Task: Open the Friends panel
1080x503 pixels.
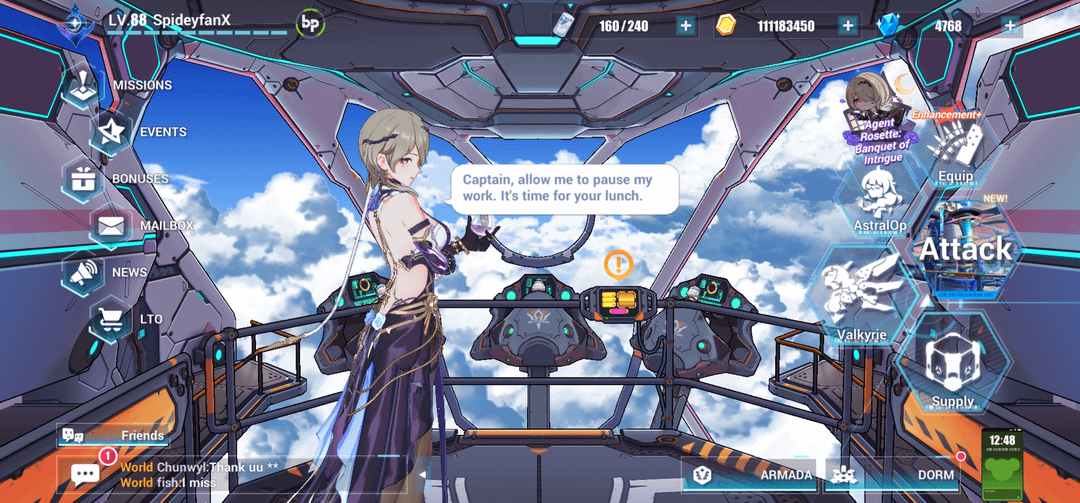Action: (113, 435)
